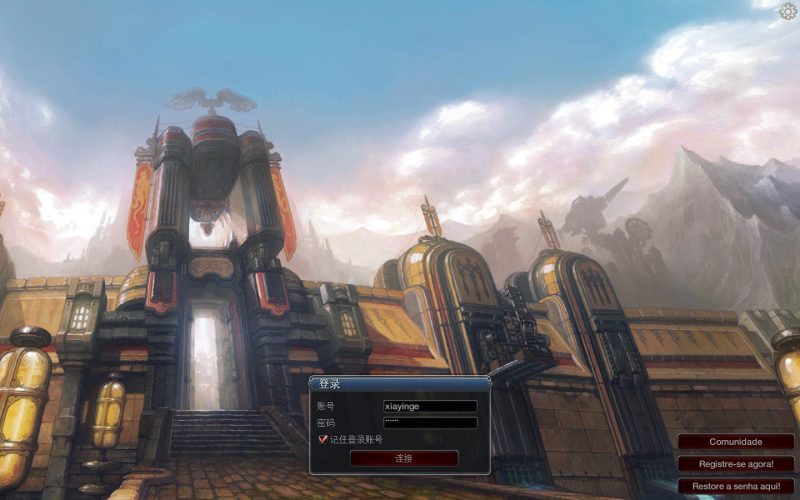Open settings via the gear icon
Screen dimensions: 800x500
(788, 11)
